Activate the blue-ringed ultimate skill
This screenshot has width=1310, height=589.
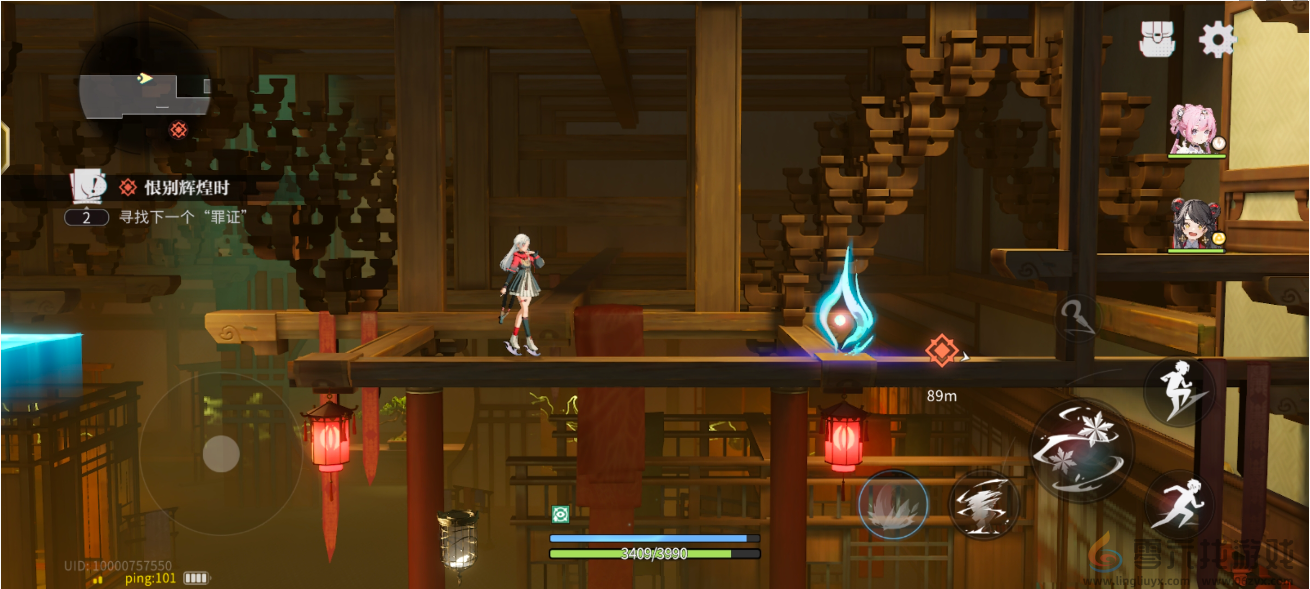point(893,505)
